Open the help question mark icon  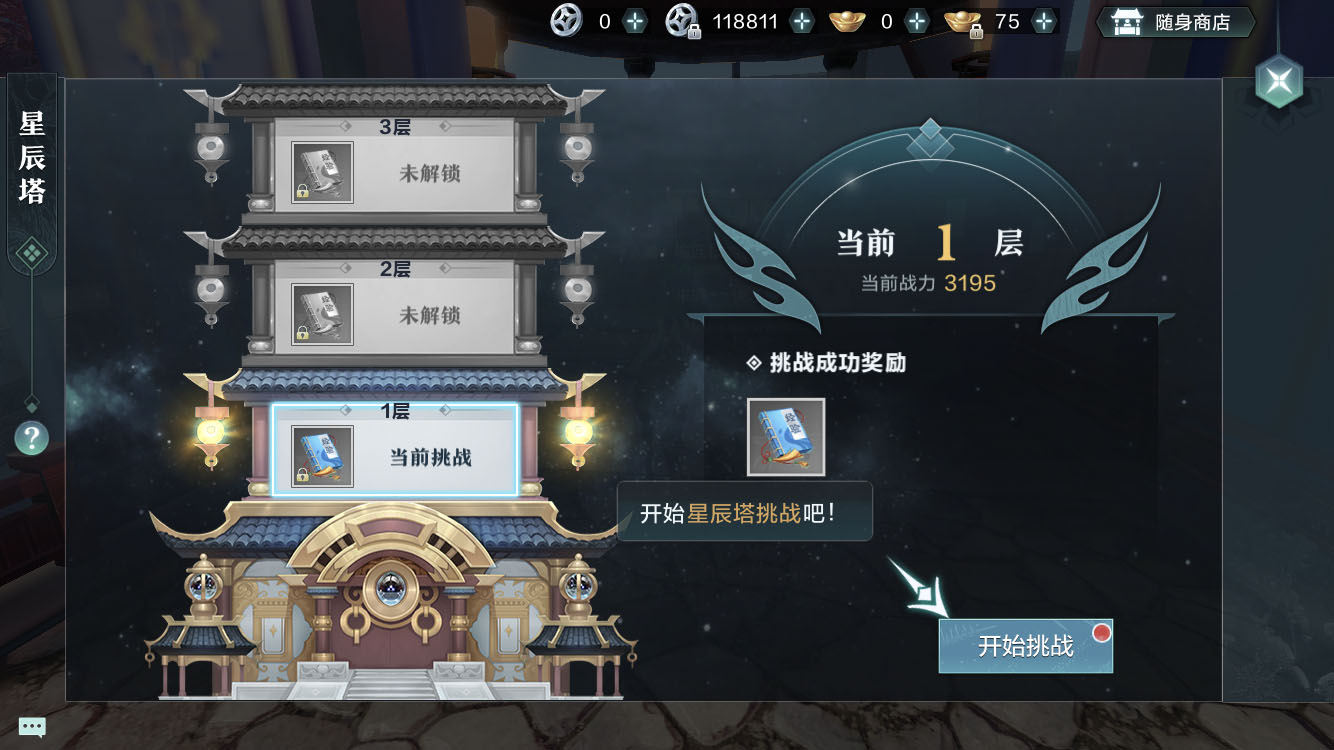(31, 437)
